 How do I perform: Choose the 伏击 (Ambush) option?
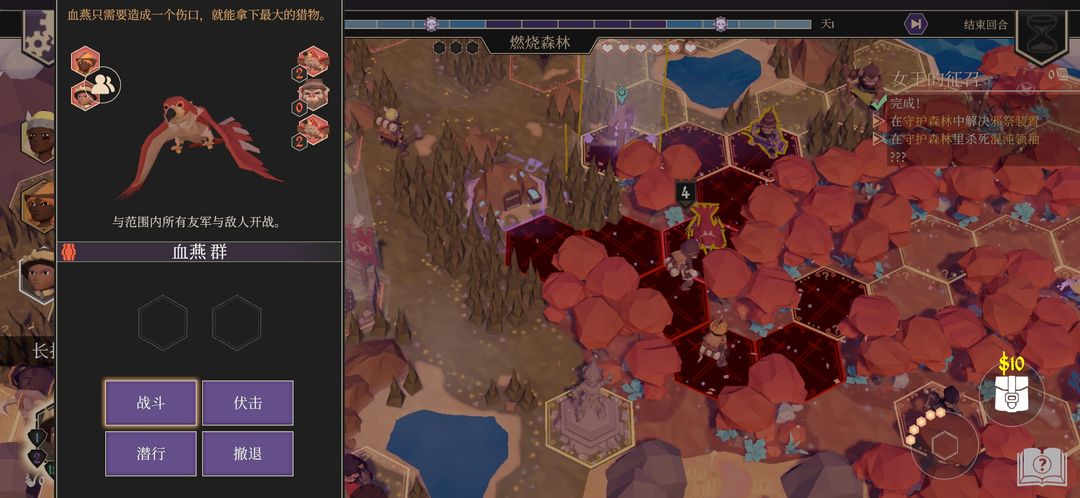(248, 403)
